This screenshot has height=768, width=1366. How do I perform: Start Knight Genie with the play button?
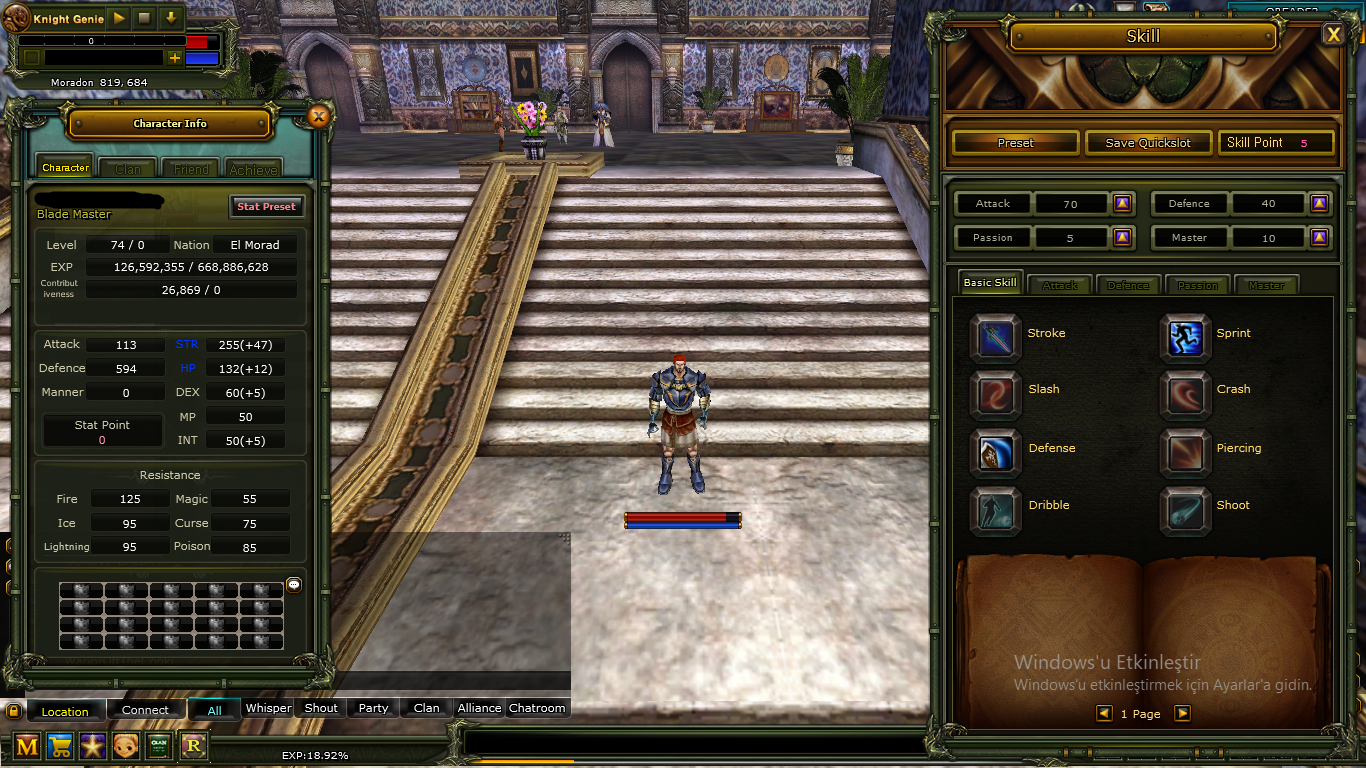118,17
